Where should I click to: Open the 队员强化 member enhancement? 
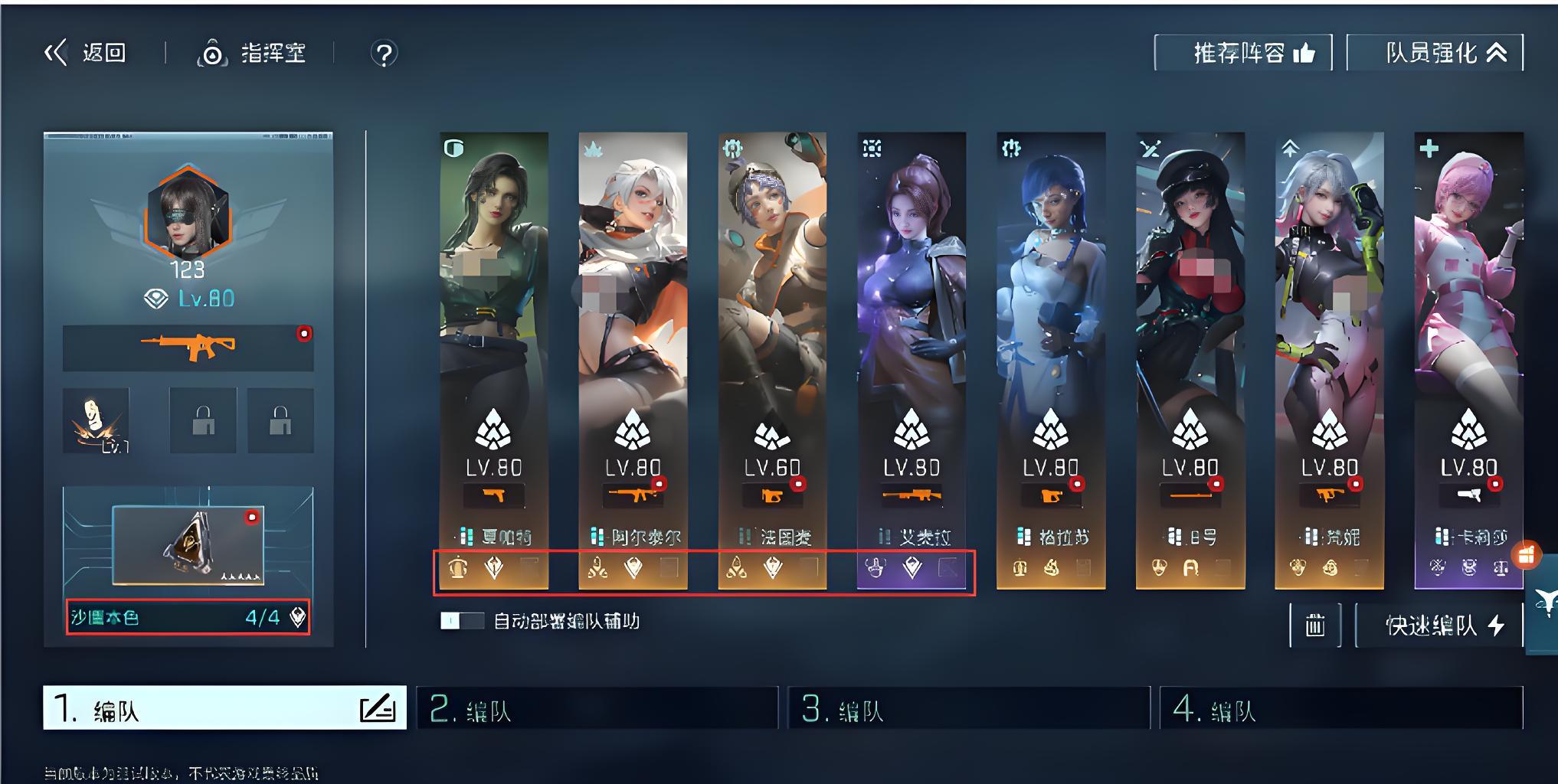(x=1435, y=53)
